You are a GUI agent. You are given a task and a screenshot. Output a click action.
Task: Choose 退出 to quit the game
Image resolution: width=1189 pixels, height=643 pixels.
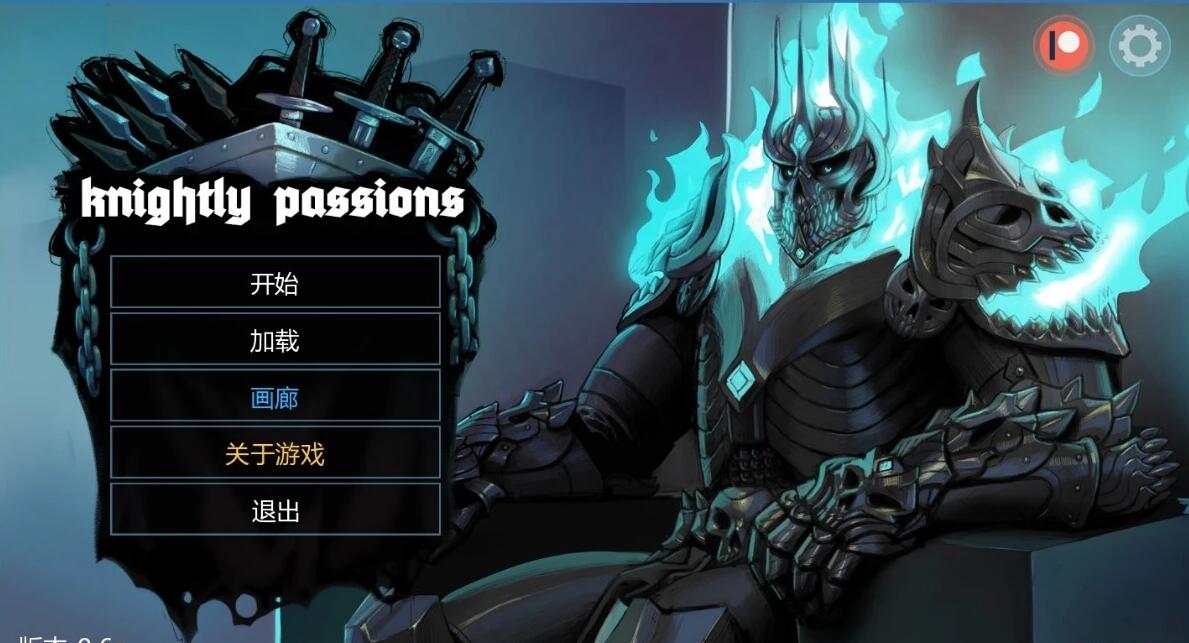click(275, 511)
